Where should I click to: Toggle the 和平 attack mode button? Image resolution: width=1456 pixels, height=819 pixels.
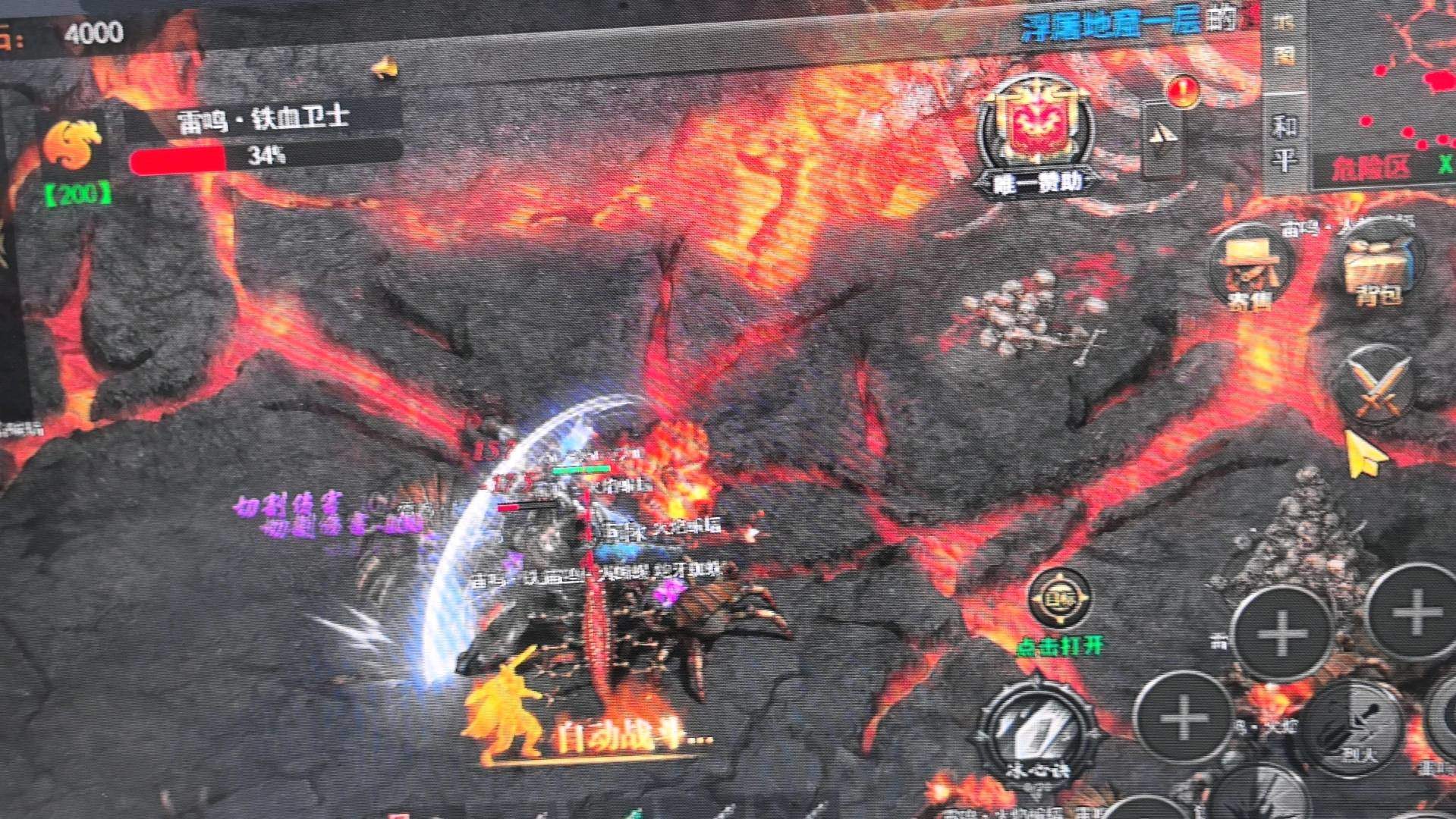pyautogui.click(x=1284, y=143)
